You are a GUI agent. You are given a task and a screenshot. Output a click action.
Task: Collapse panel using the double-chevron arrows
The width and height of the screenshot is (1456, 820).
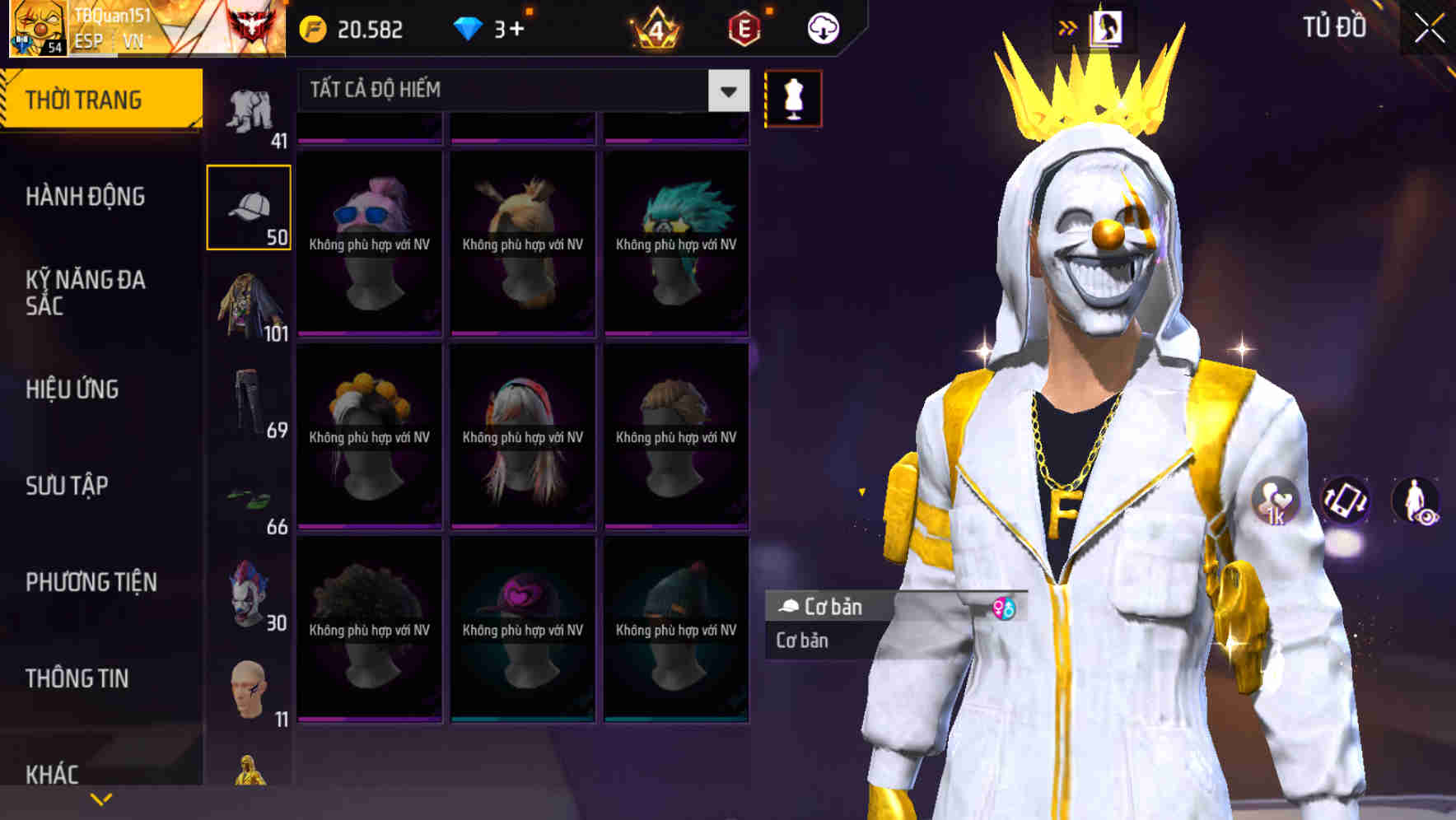tap(1068, 27)
